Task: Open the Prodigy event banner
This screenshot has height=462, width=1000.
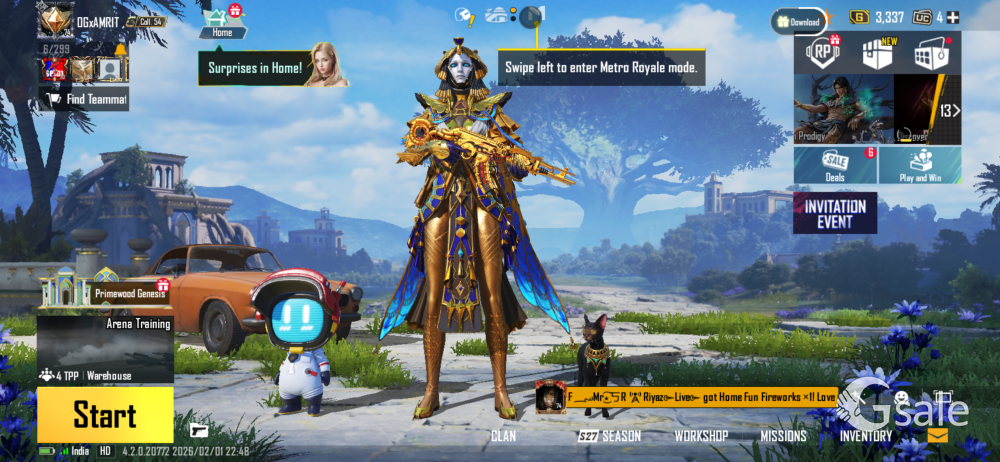Action: [x=843, y=110]
